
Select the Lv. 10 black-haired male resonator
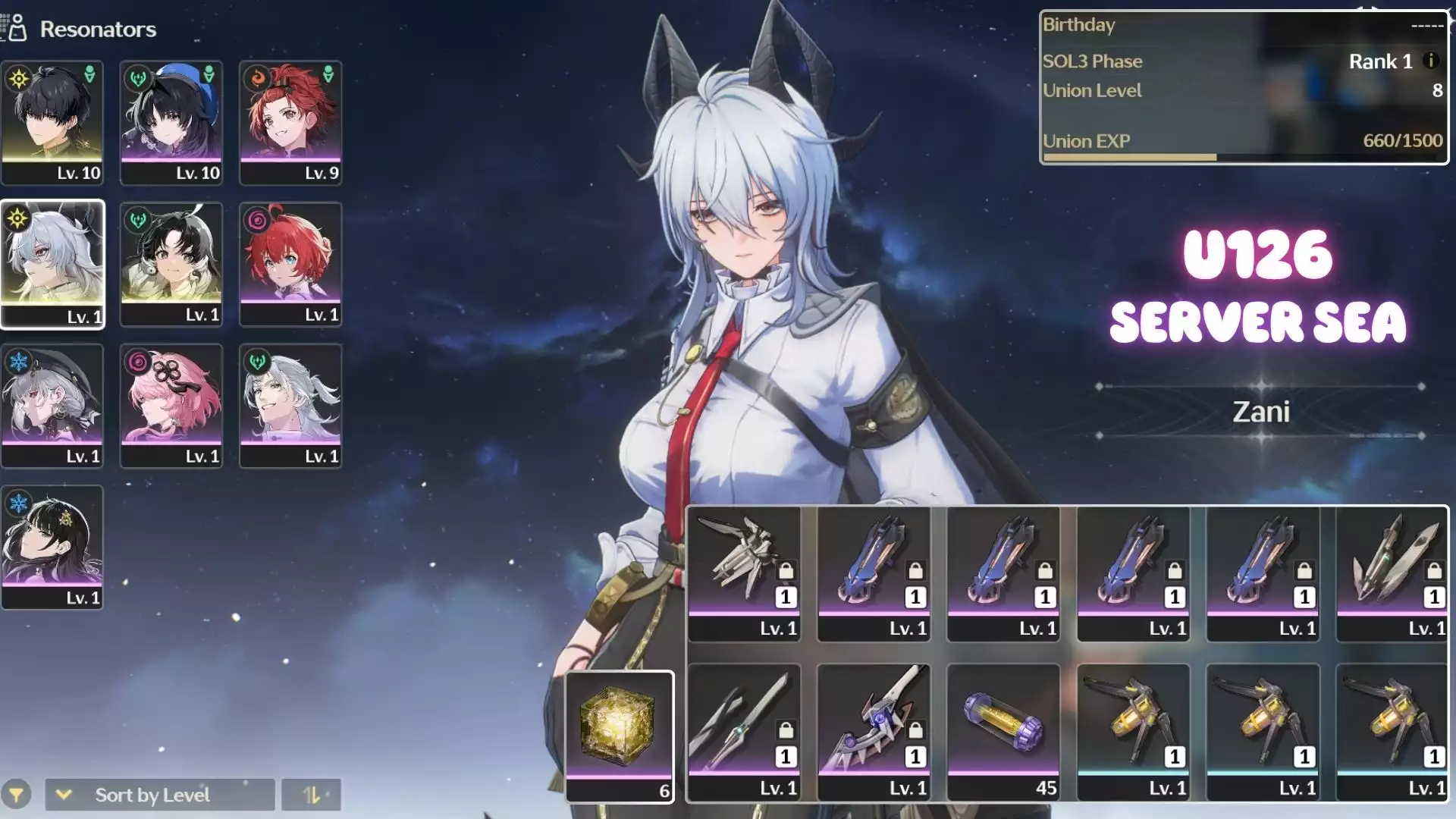tap(52, 122)
